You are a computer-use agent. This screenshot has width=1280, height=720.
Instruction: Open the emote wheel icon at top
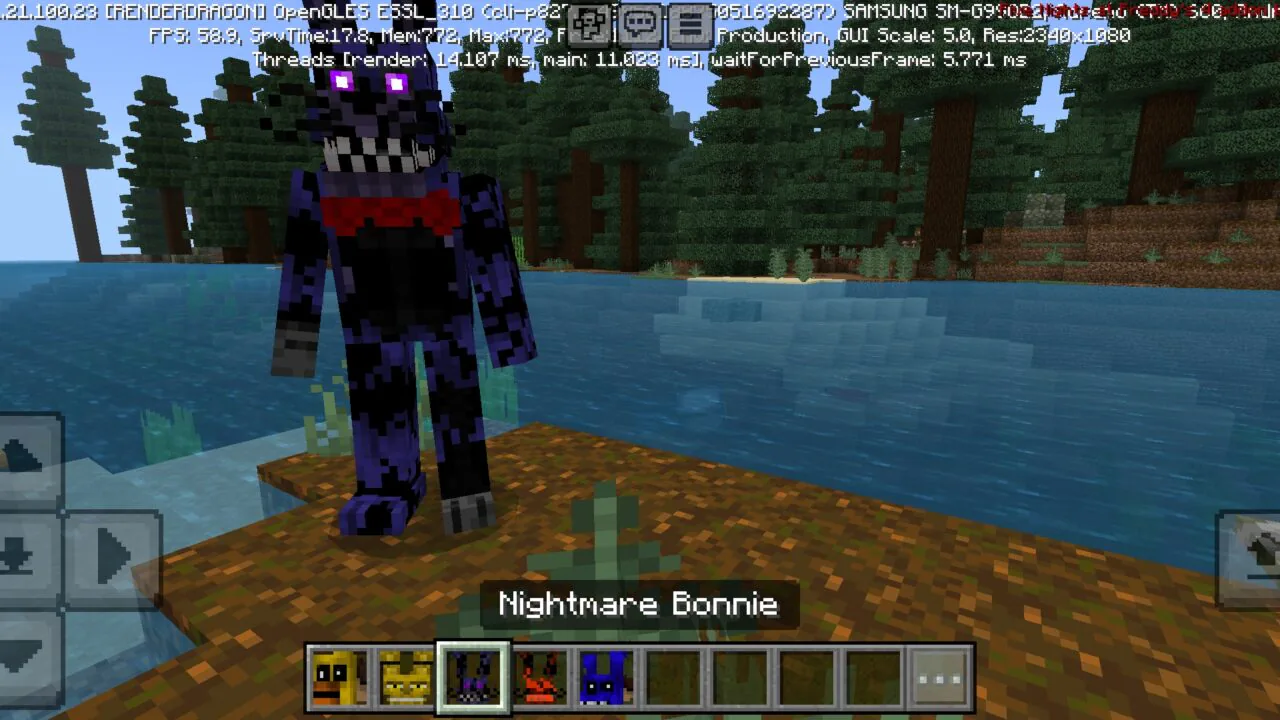[588, 25]
